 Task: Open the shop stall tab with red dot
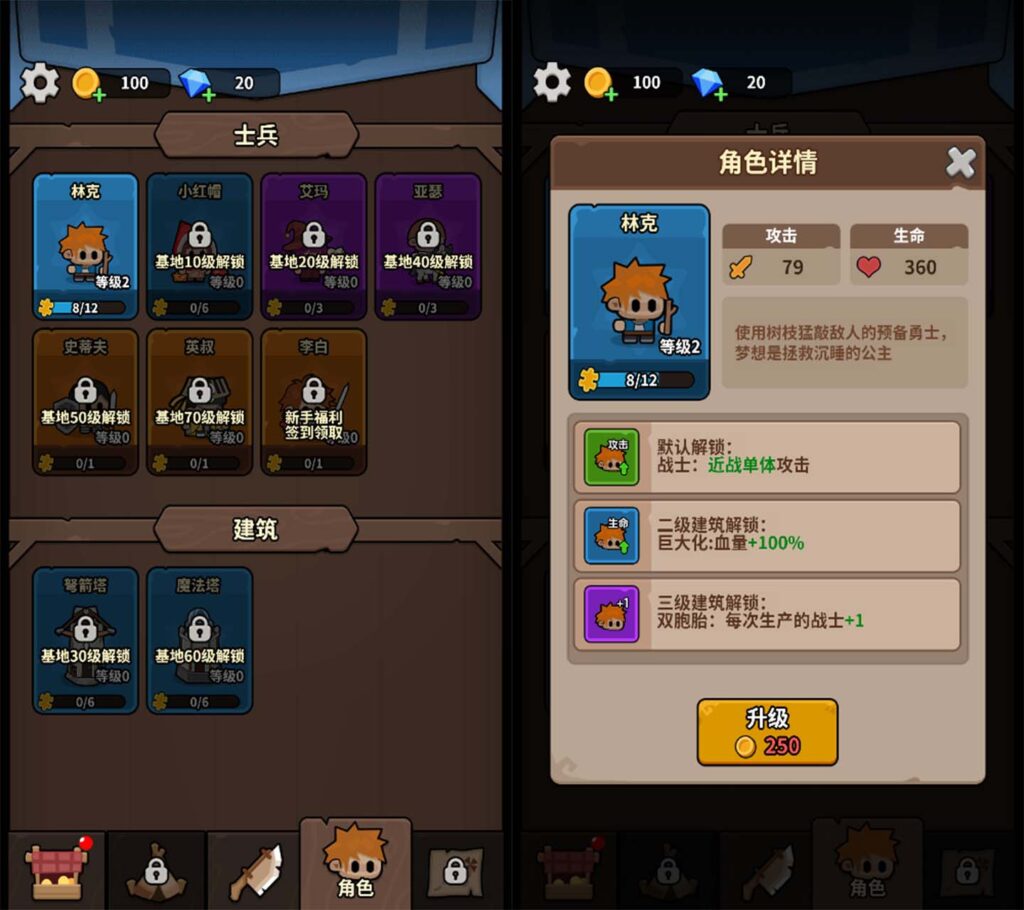click(57, 869)
